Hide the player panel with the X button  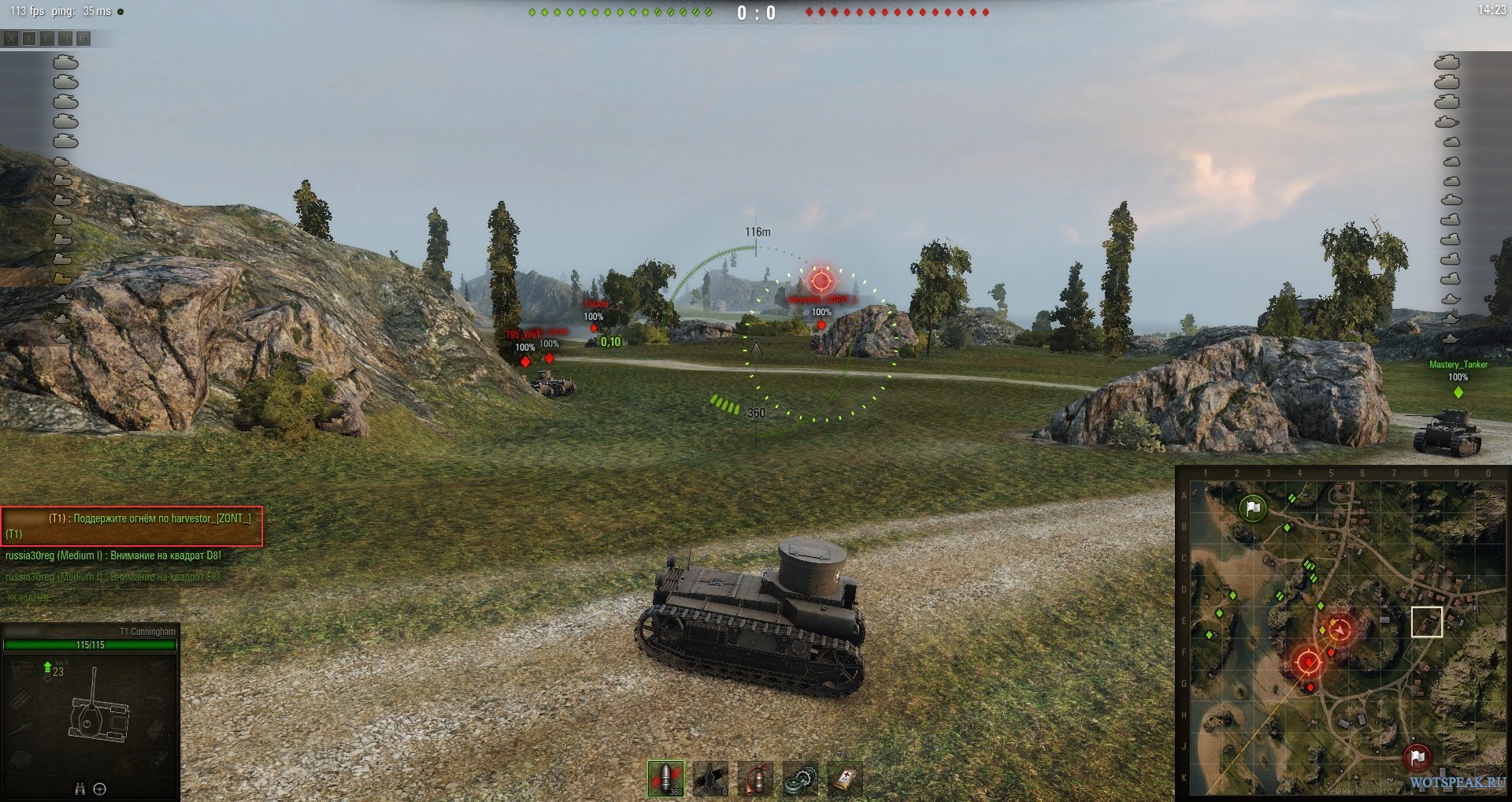point(11,39)
